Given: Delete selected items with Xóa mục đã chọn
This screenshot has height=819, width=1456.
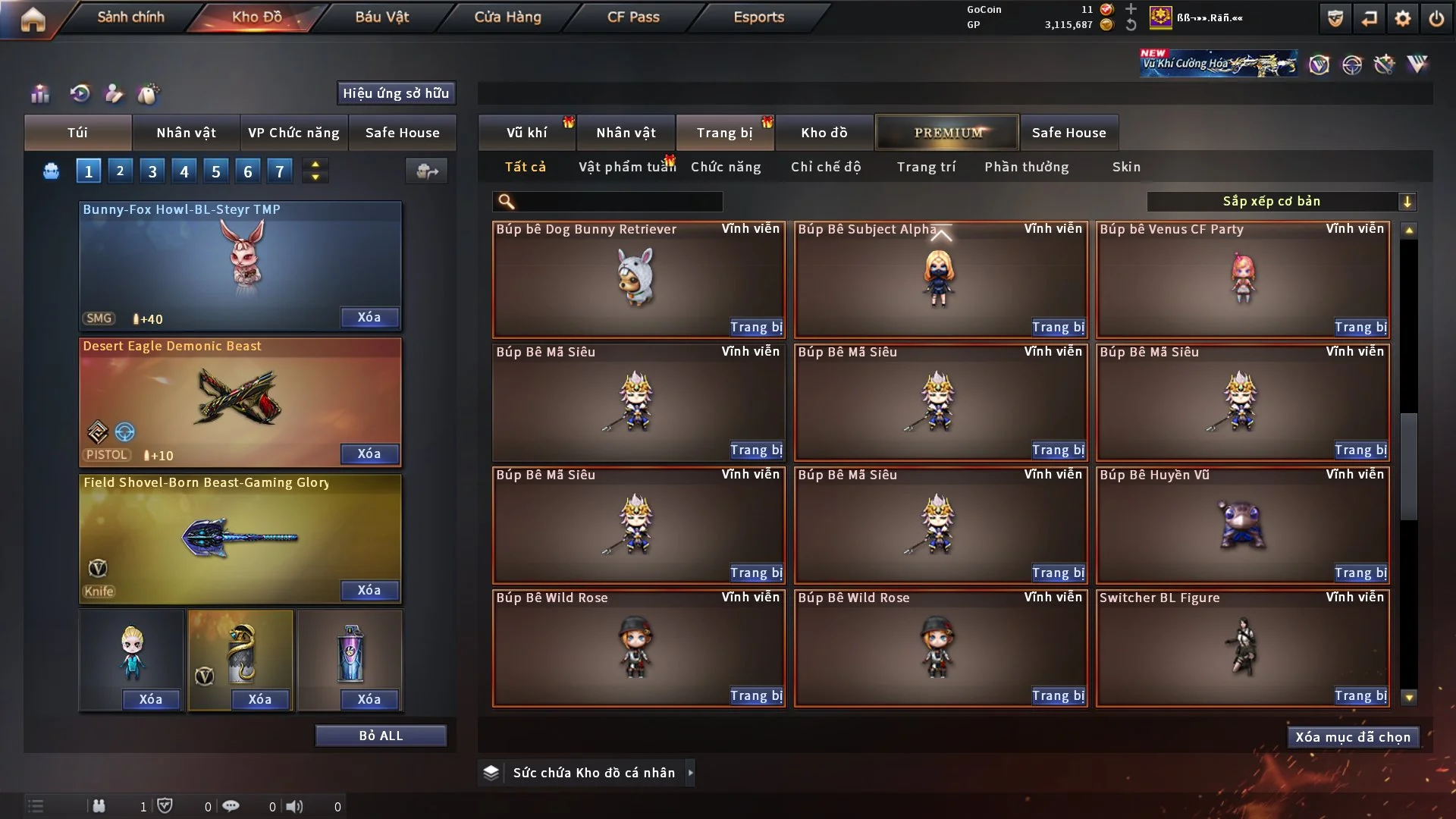Looking at the screenshot, I should pyautogui.click(x=1352, y=737).
